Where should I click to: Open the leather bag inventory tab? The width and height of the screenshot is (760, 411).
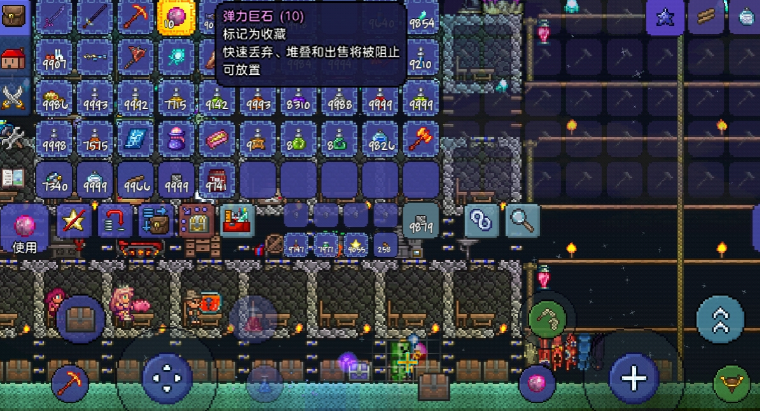tap(13, 18)
